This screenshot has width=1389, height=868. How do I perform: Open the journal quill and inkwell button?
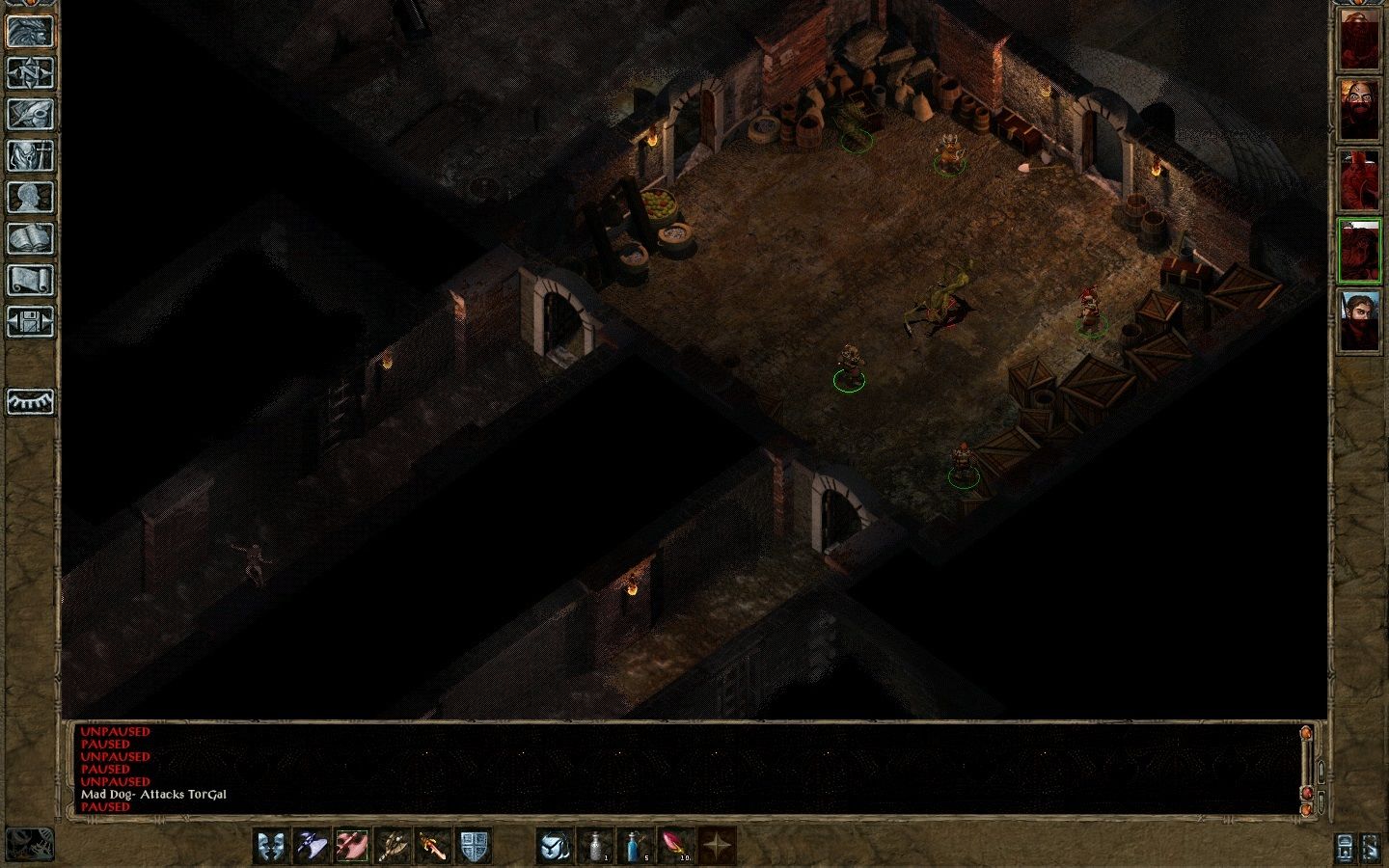[30, 114]
